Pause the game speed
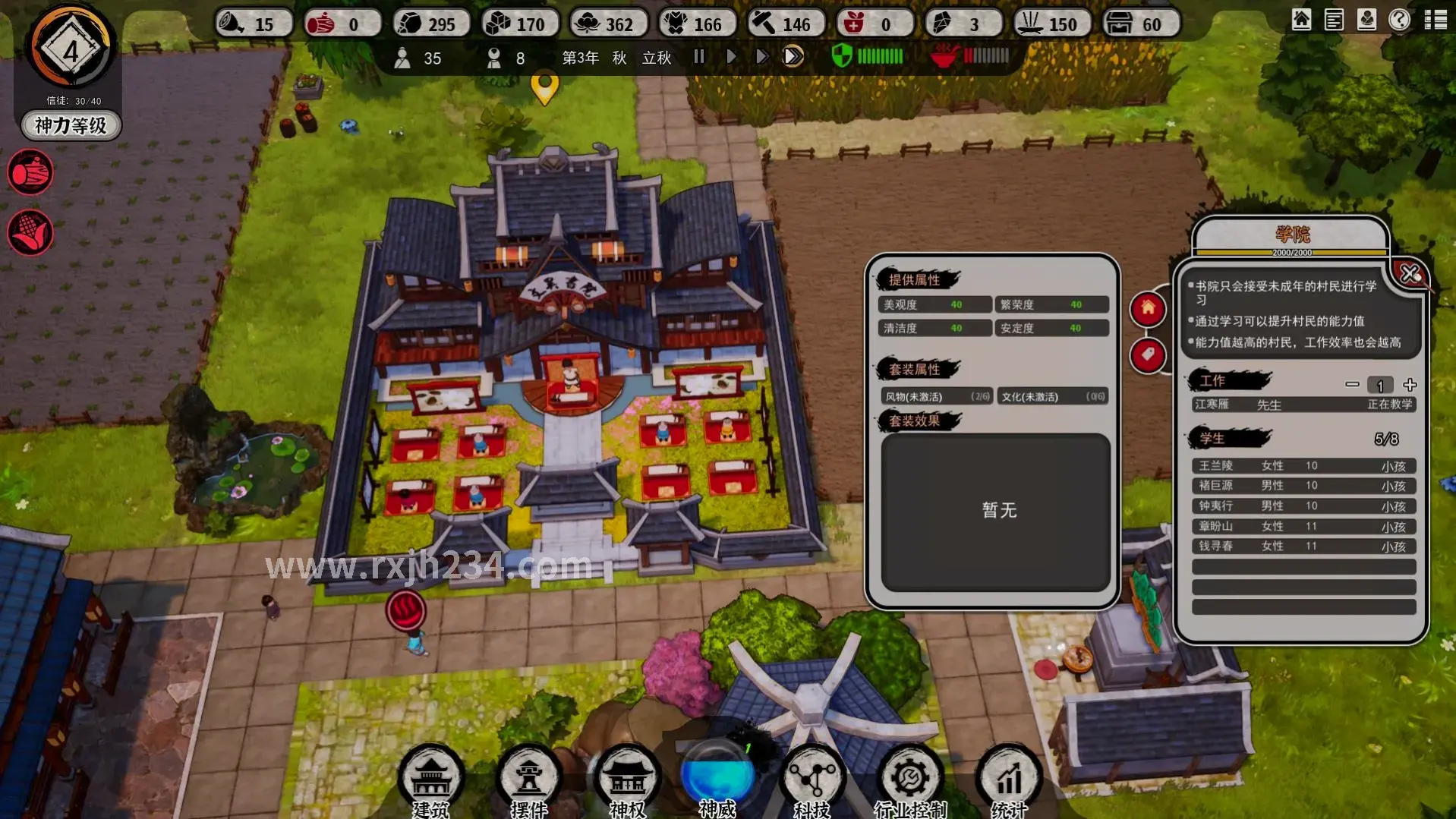 [x=699, y=57]
